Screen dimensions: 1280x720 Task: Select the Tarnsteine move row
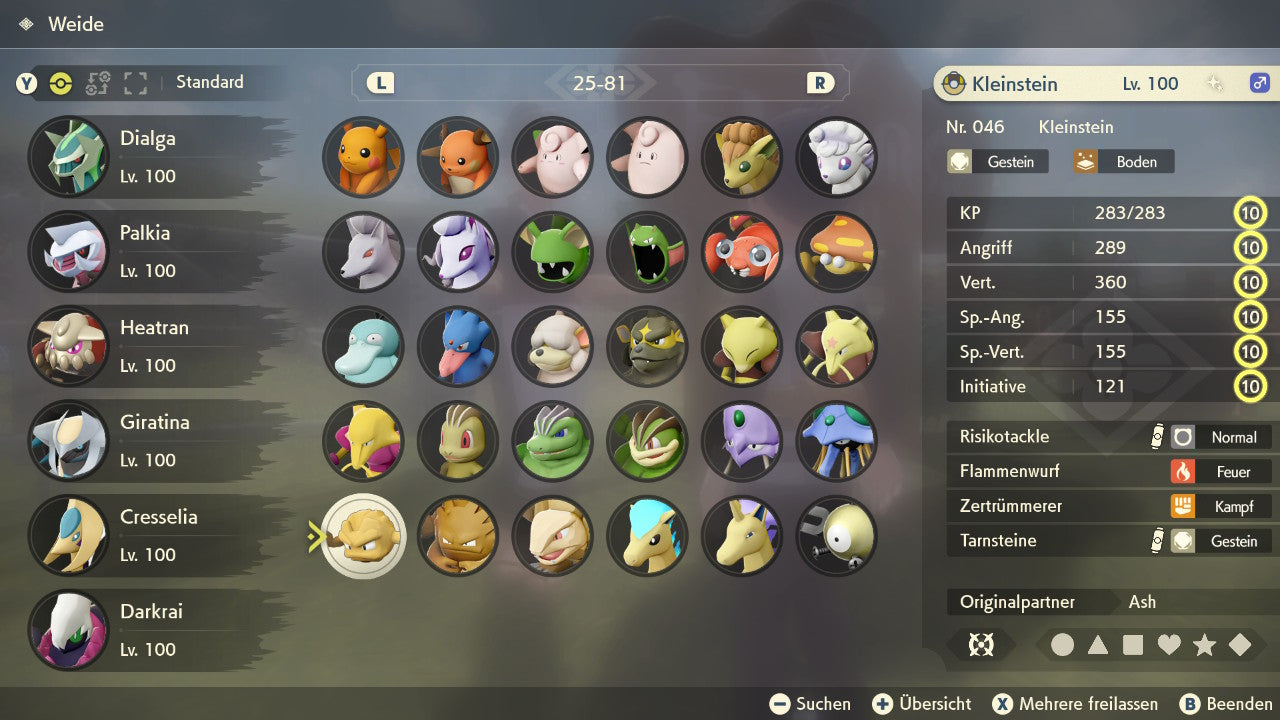pyautogui.click(x=1110, y=541)
